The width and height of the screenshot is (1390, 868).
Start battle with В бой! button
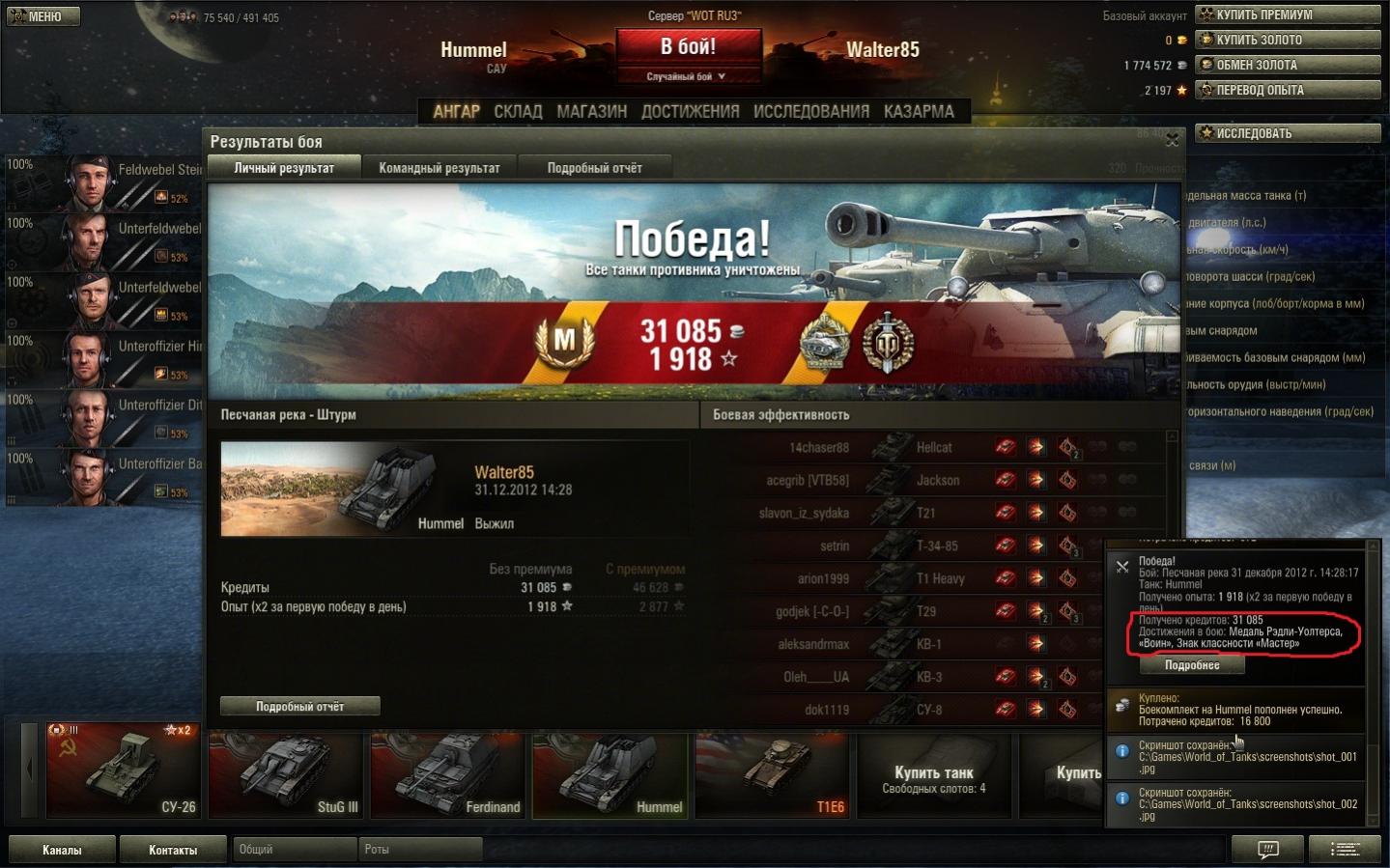click(688, 46)
